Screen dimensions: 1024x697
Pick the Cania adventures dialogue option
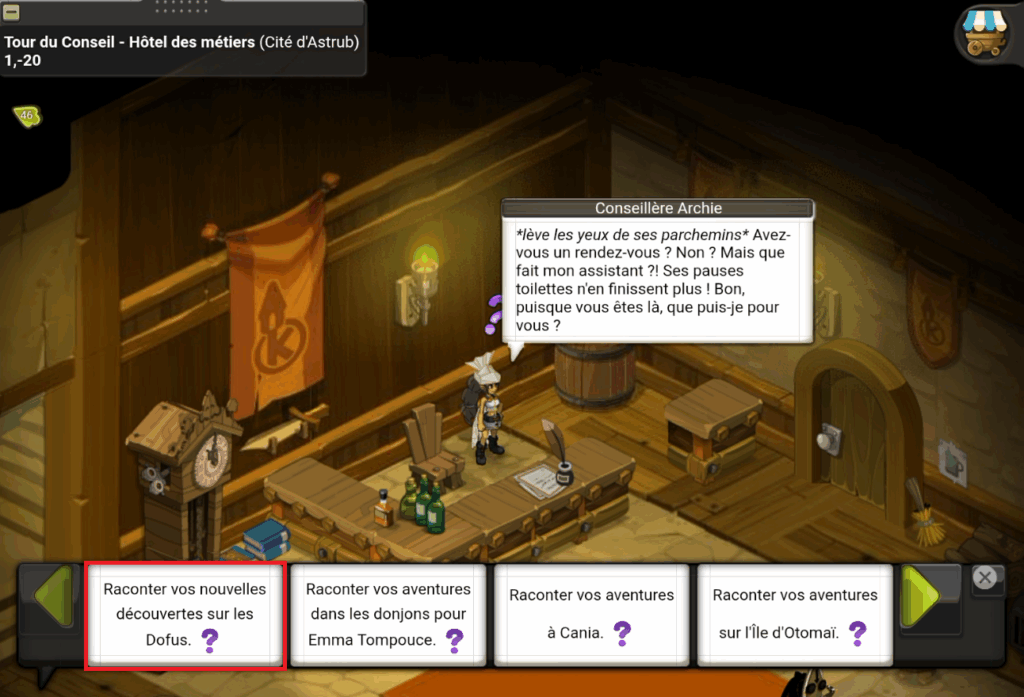[591, 614]
